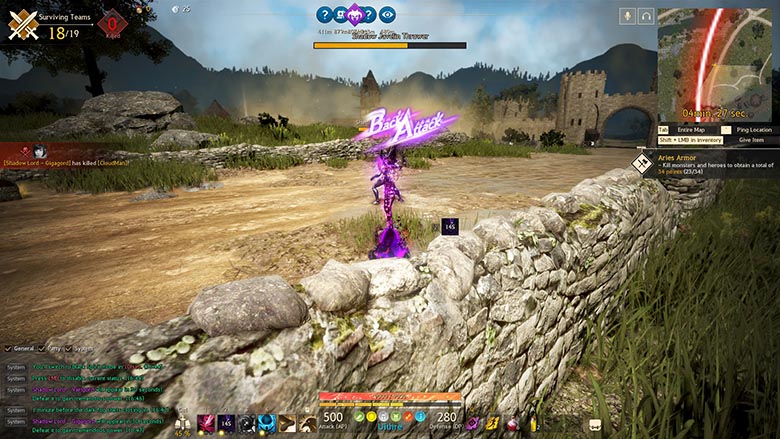Toggle the microphone voice chat button

tap(629, 15)
